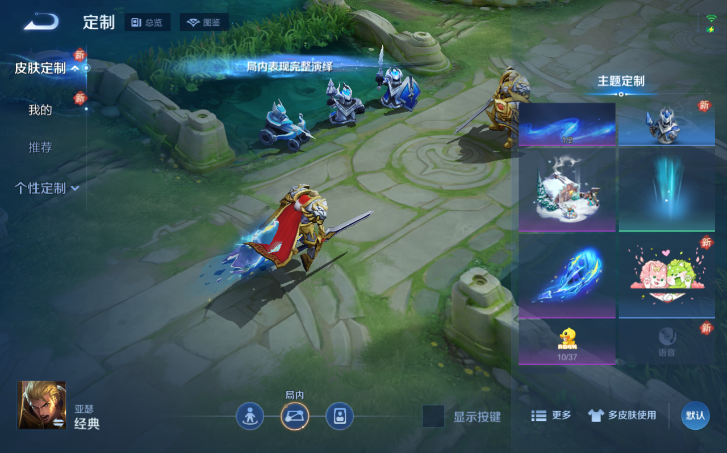Apply the 默认 default setting
This screenshot has width=727, height=453.
coord(695,416)
